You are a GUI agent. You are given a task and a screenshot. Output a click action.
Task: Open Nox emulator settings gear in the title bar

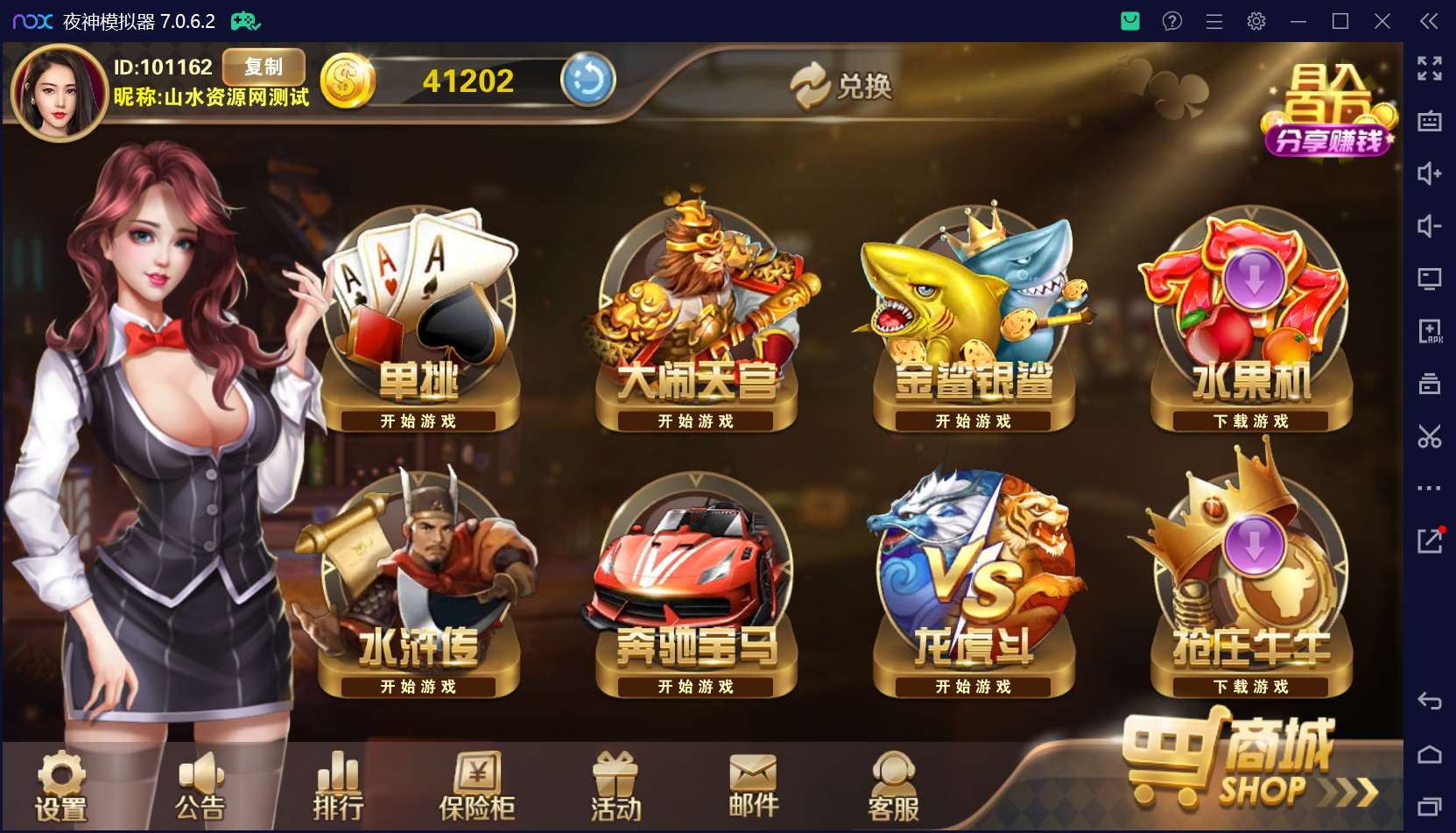pyautogui.click(x=1256, y=21)
